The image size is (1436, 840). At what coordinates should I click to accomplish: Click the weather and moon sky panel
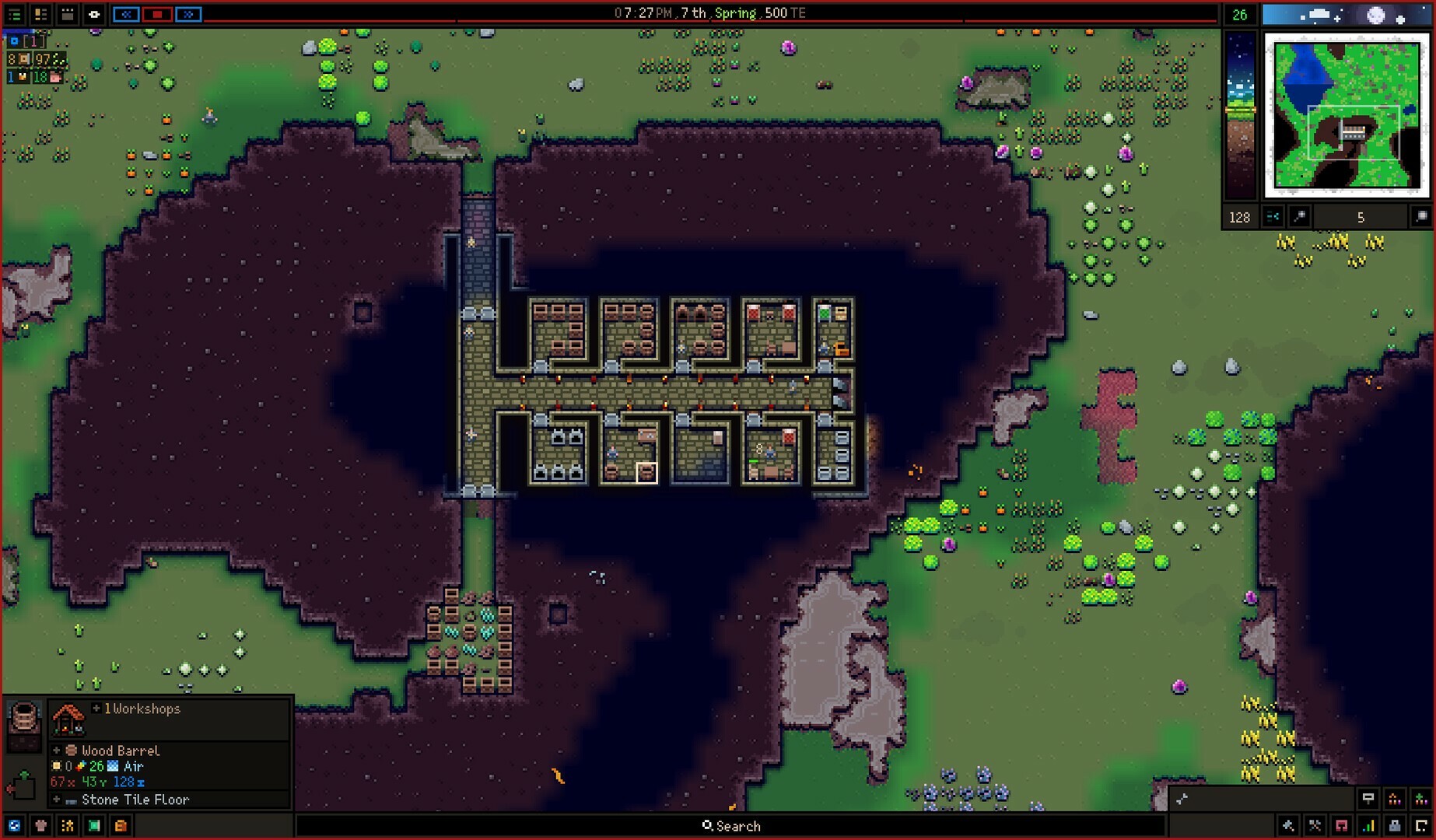[1347, 15]
